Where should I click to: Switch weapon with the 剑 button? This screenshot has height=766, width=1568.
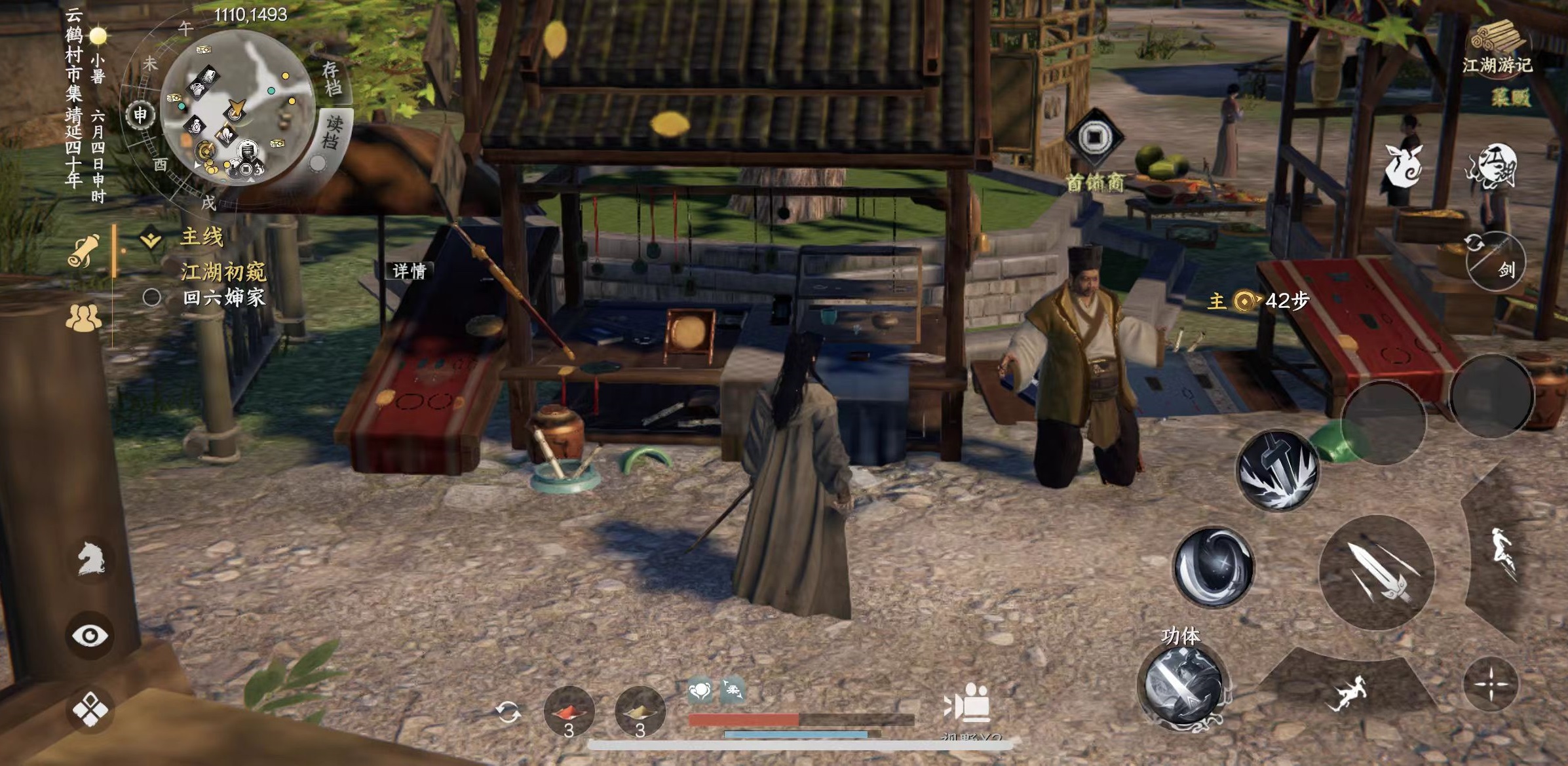coord(1496,261)
